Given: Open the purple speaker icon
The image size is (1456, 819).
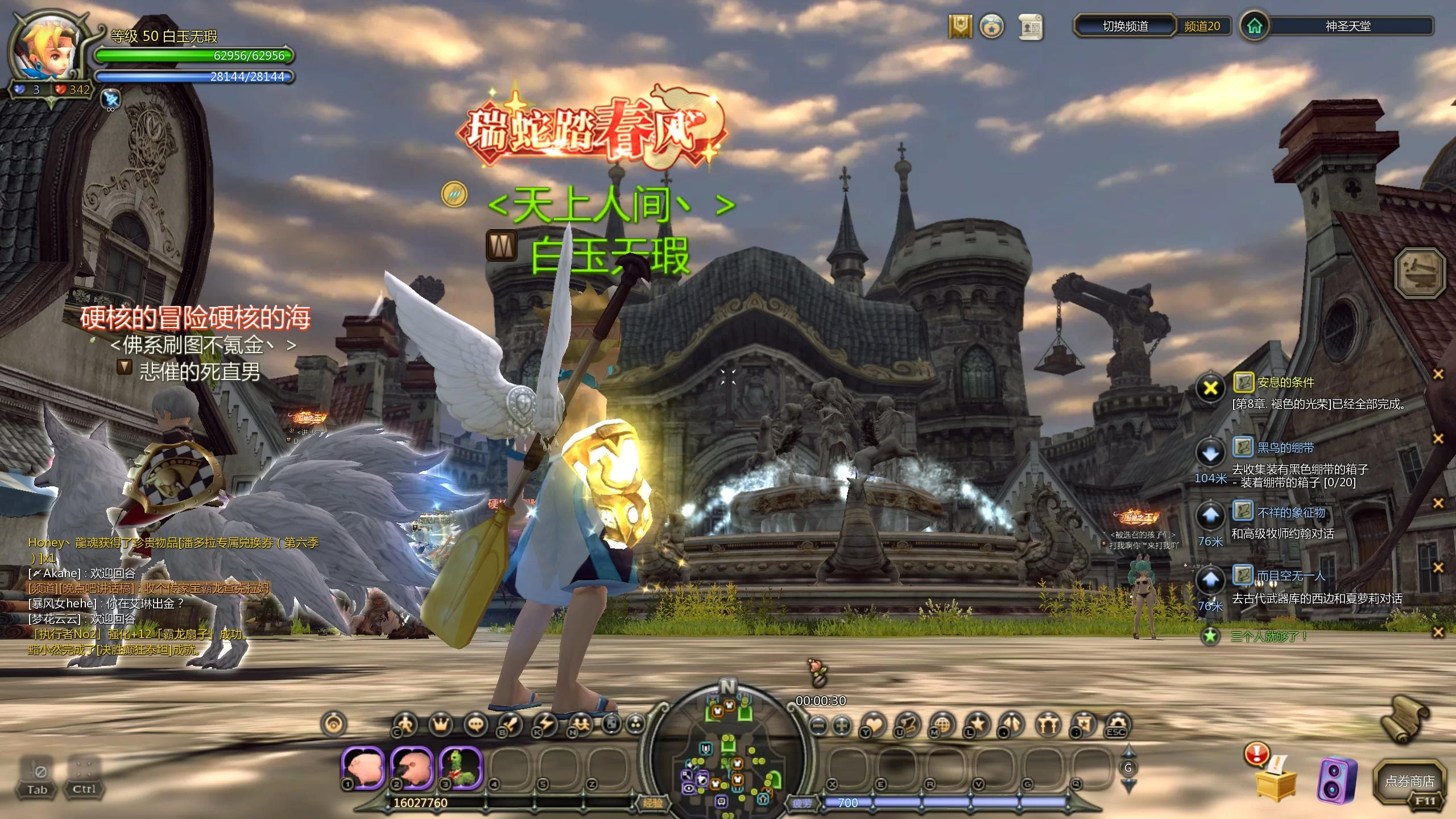Looking at the screenshot, I should pyautogui.click(x=1336, y=780).
